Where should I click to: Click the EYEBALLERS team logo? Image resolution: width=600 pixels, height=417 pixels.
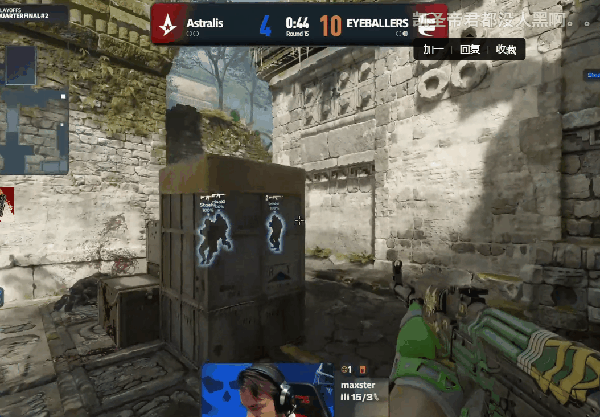click(433, 21)
